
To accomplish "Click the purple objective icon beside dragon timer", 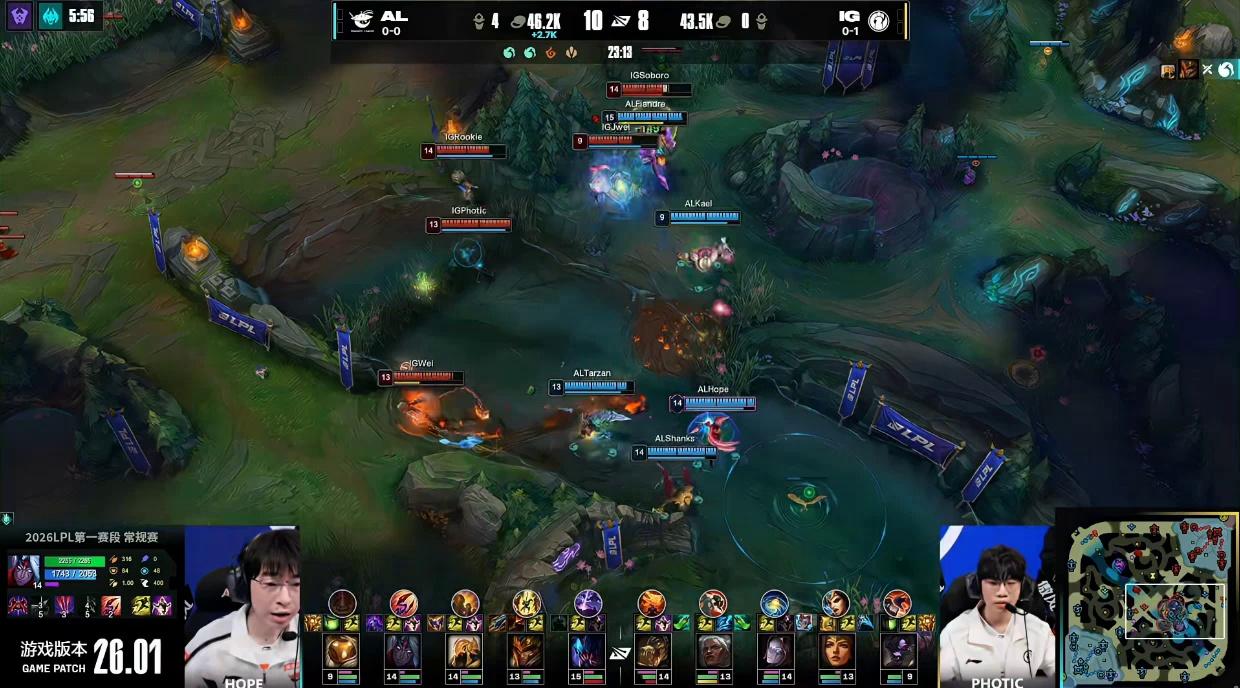I will click(20, 16).
